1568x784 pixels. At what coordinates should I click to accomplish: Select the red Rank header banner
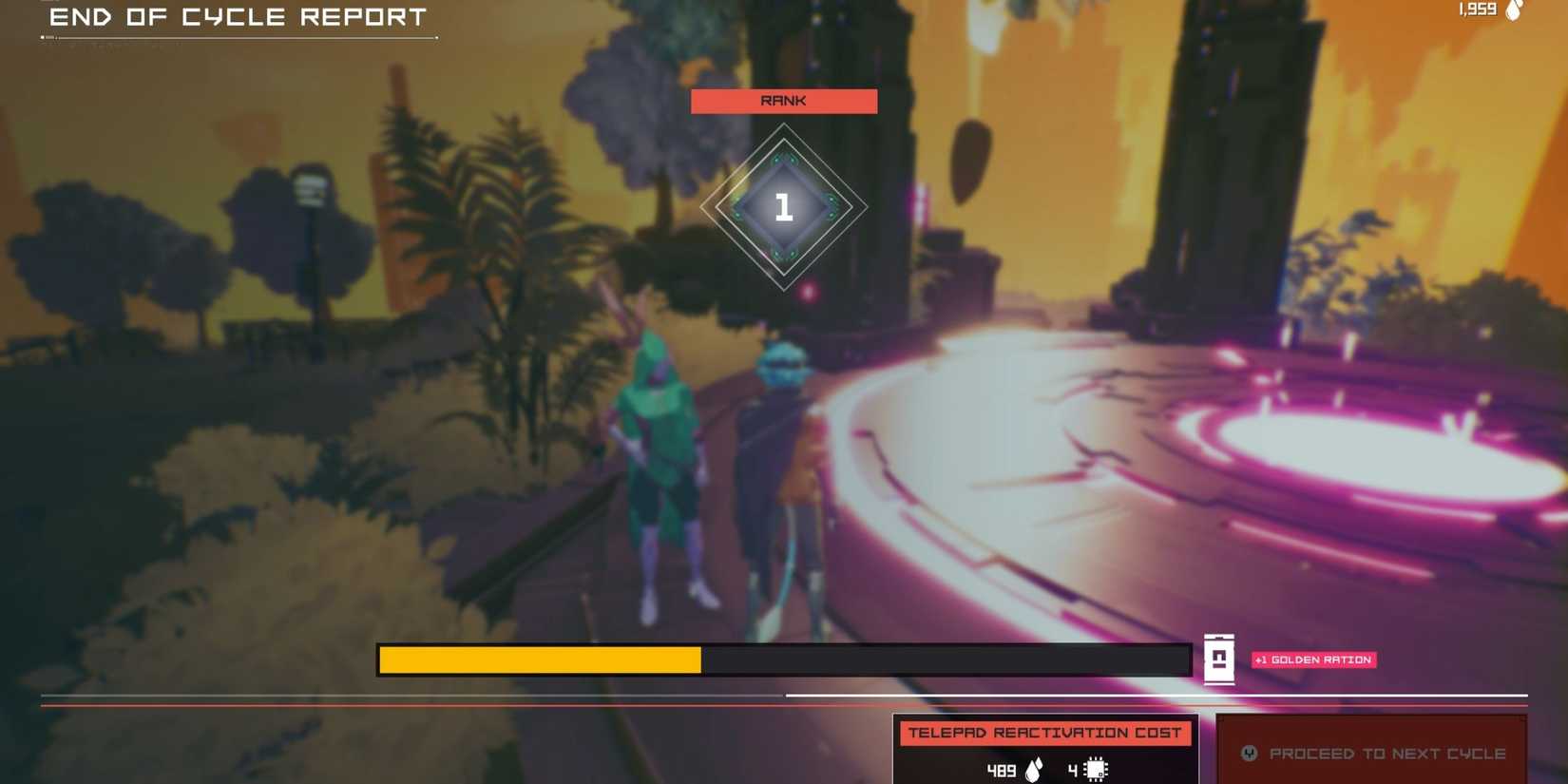783,101
